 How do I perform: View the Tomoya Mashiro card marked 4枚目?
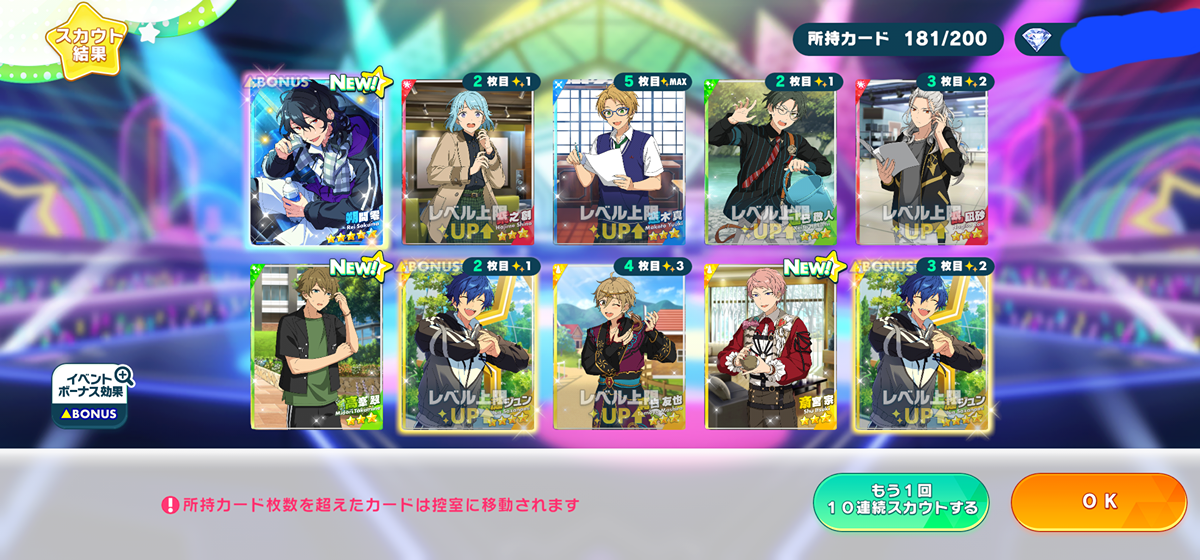coord(619,348)
